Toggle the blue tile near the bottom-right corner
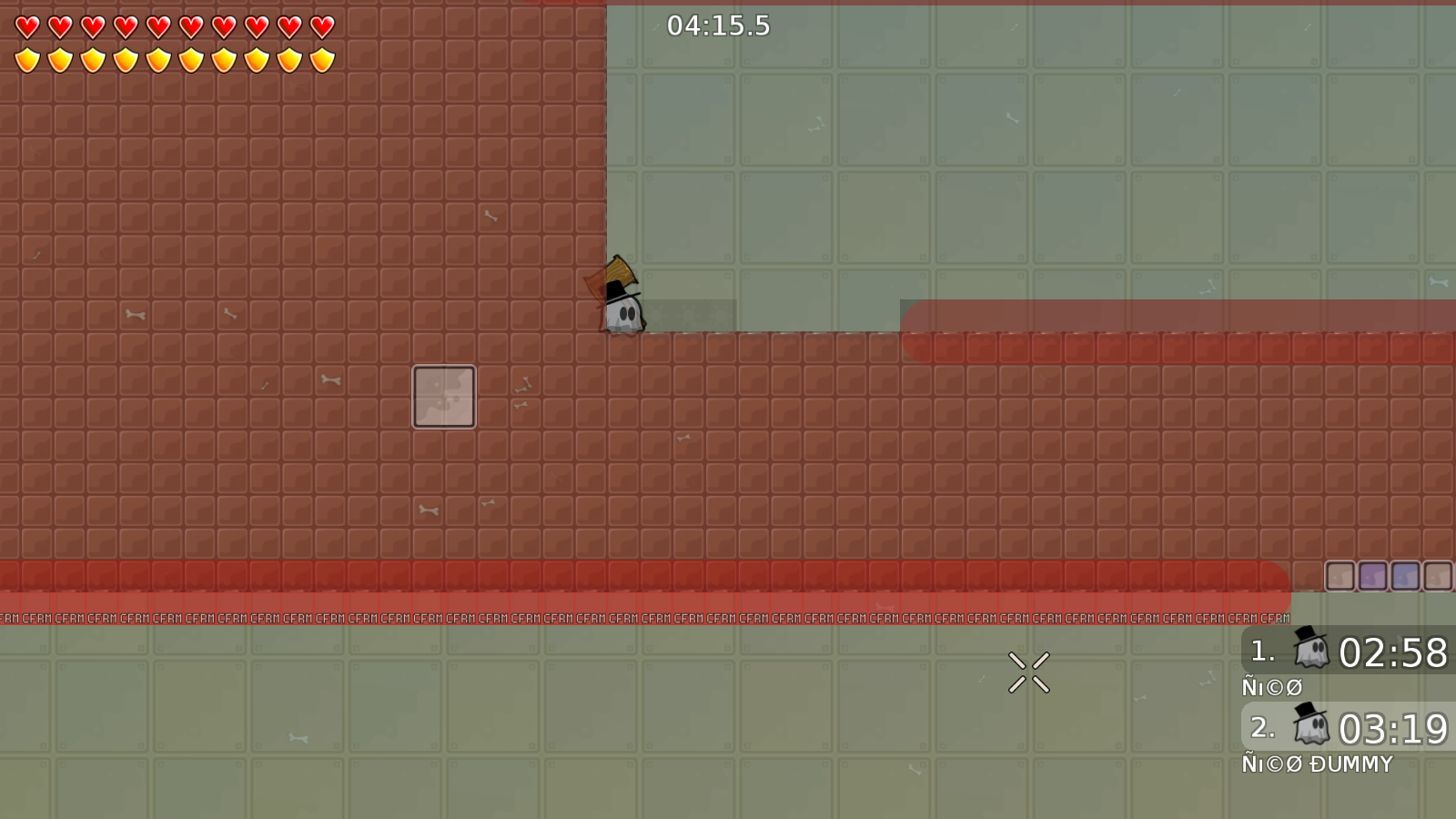The width and height of the screenshot is (1456, 819). coord(1404,577)
